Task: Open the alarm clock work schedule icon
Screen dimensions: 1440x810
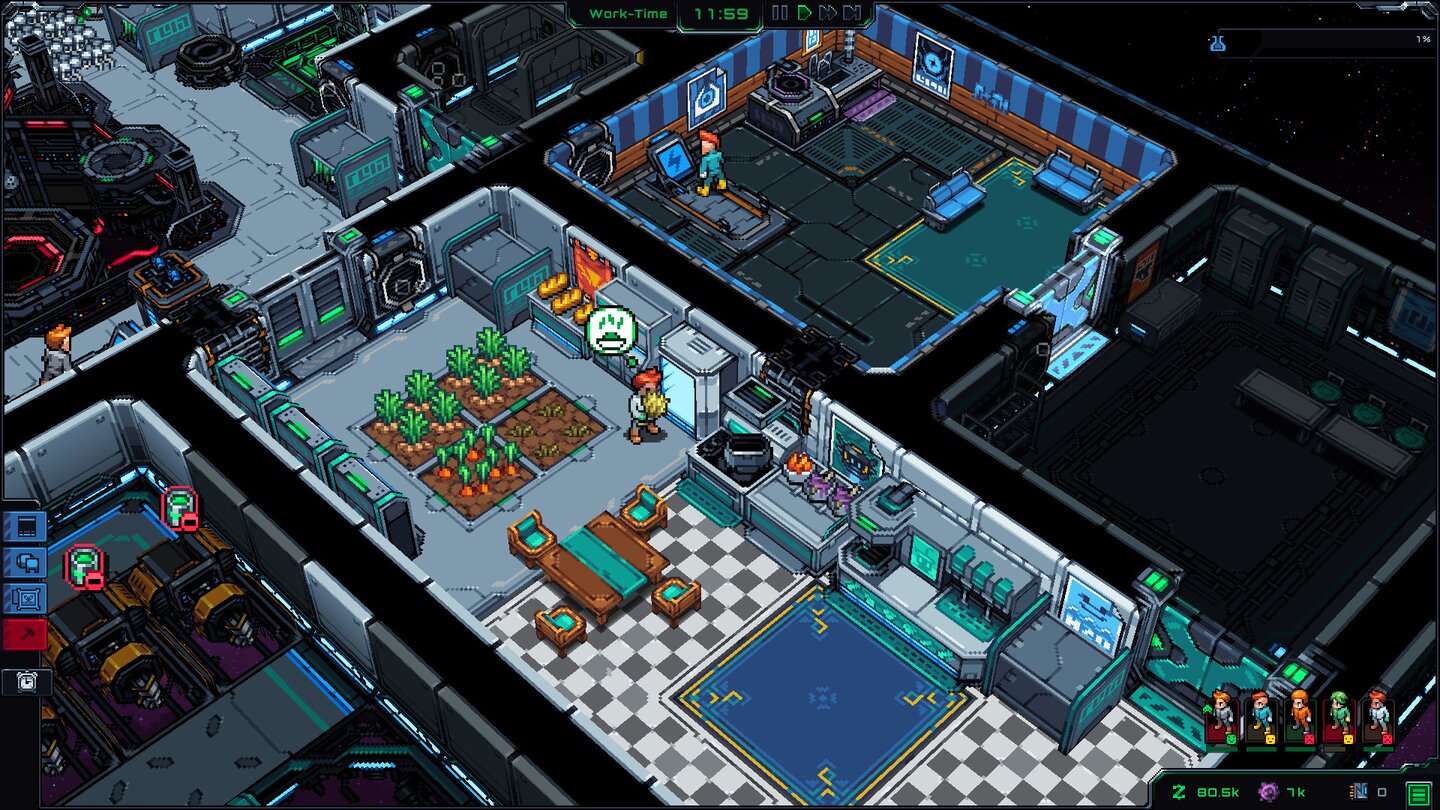Action: (27, 681)
